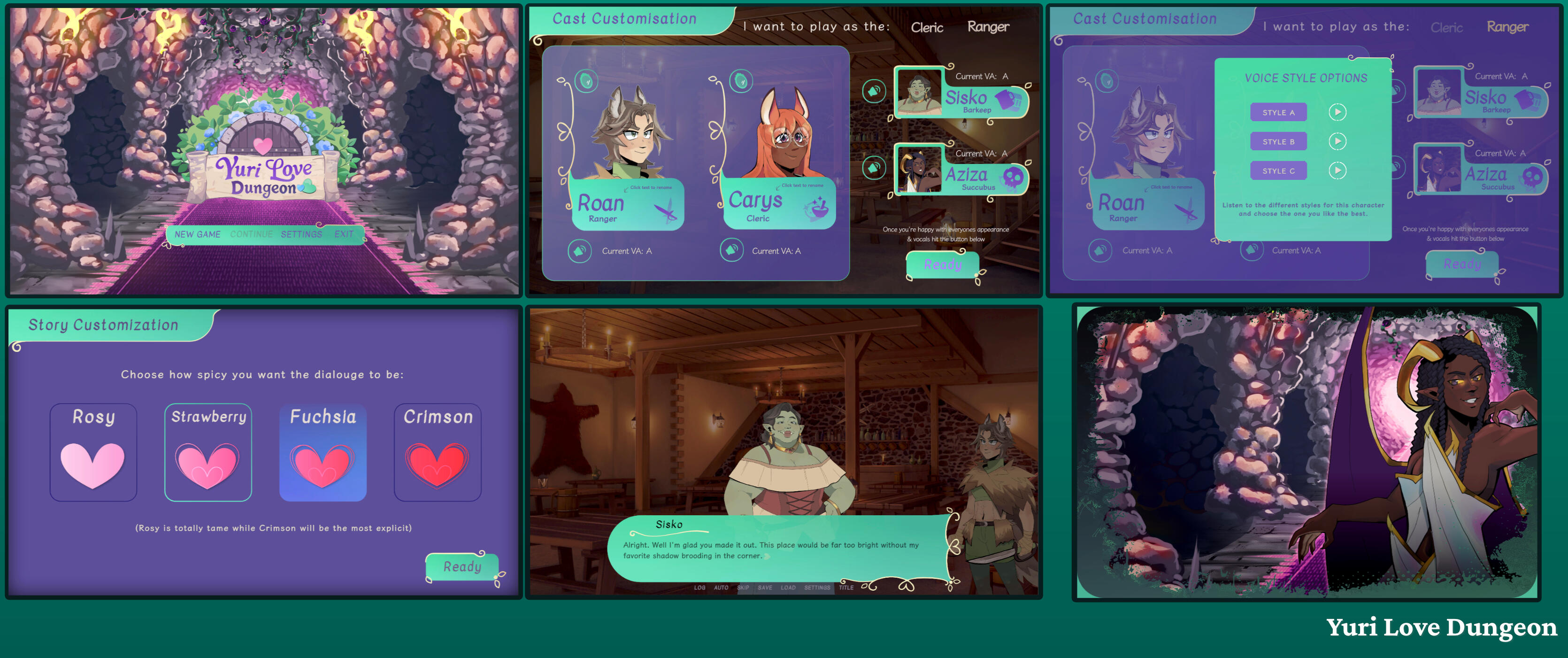Screen dimensions: 1568x658
Task: Open the Load screen from the dialogue bar
Action: (788, 588)
